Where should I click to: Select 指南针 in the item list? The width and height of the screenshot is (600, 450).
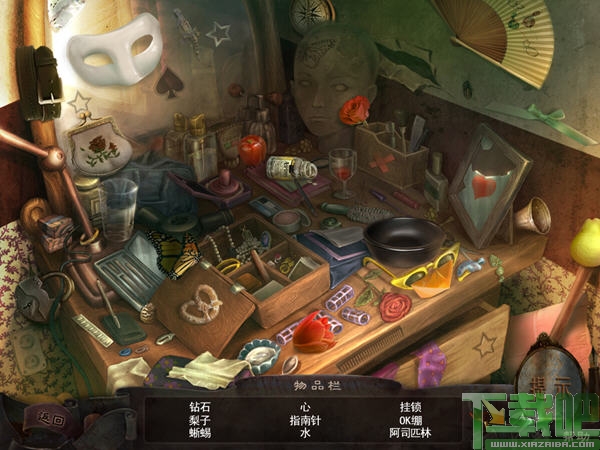coord(306,421)
